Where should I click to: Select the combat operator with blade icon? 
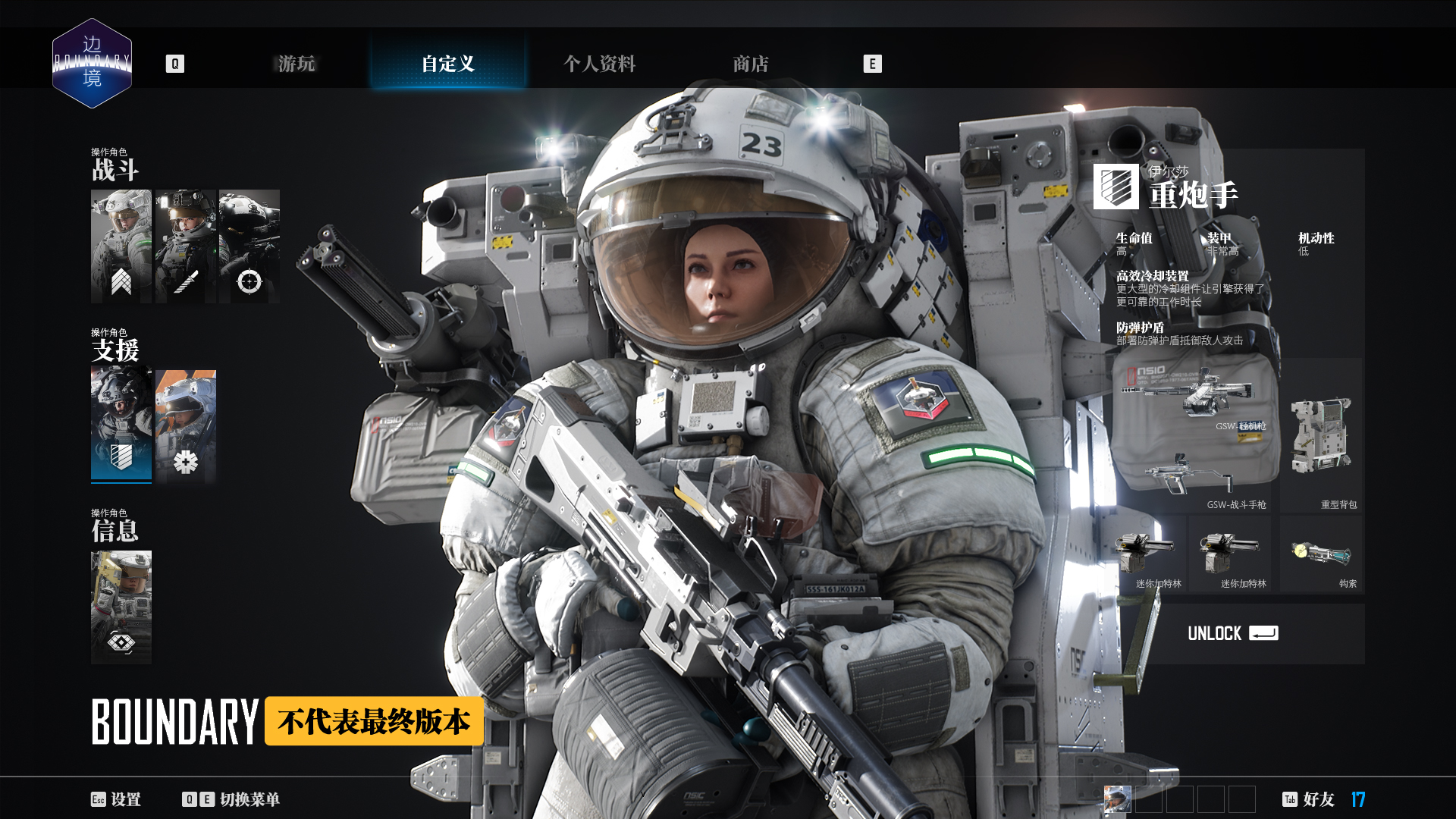pos(186,246)
